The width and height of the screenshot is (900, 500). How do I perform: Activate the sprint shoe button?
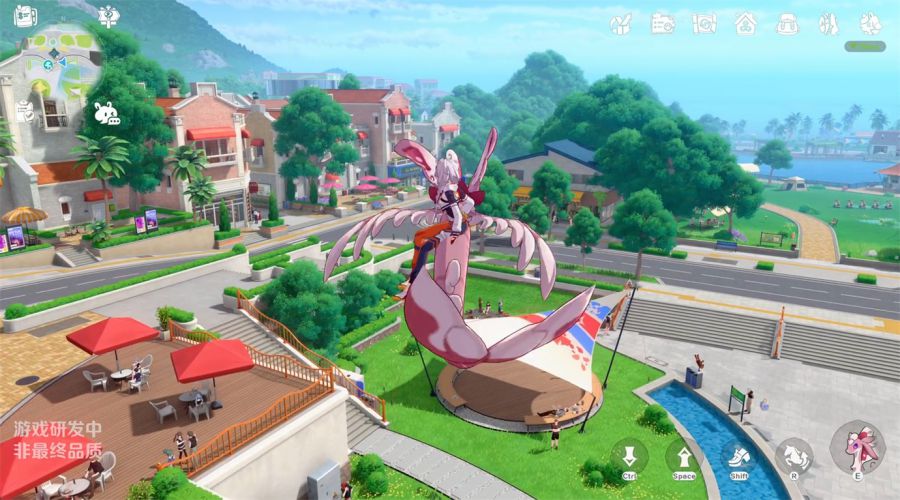(738, 458)
